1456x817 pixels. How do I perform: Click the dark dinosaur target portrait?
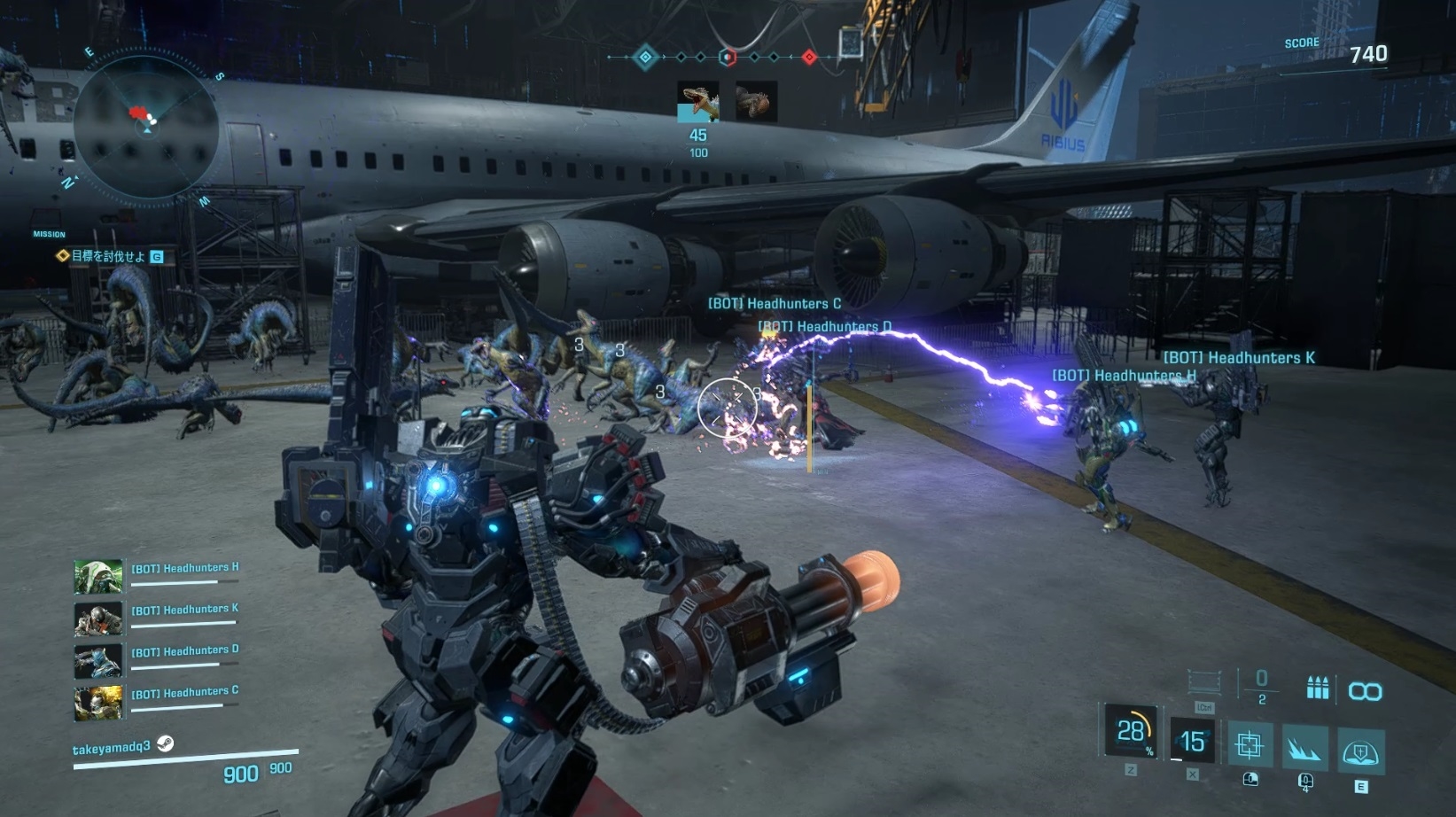[756, 102]
